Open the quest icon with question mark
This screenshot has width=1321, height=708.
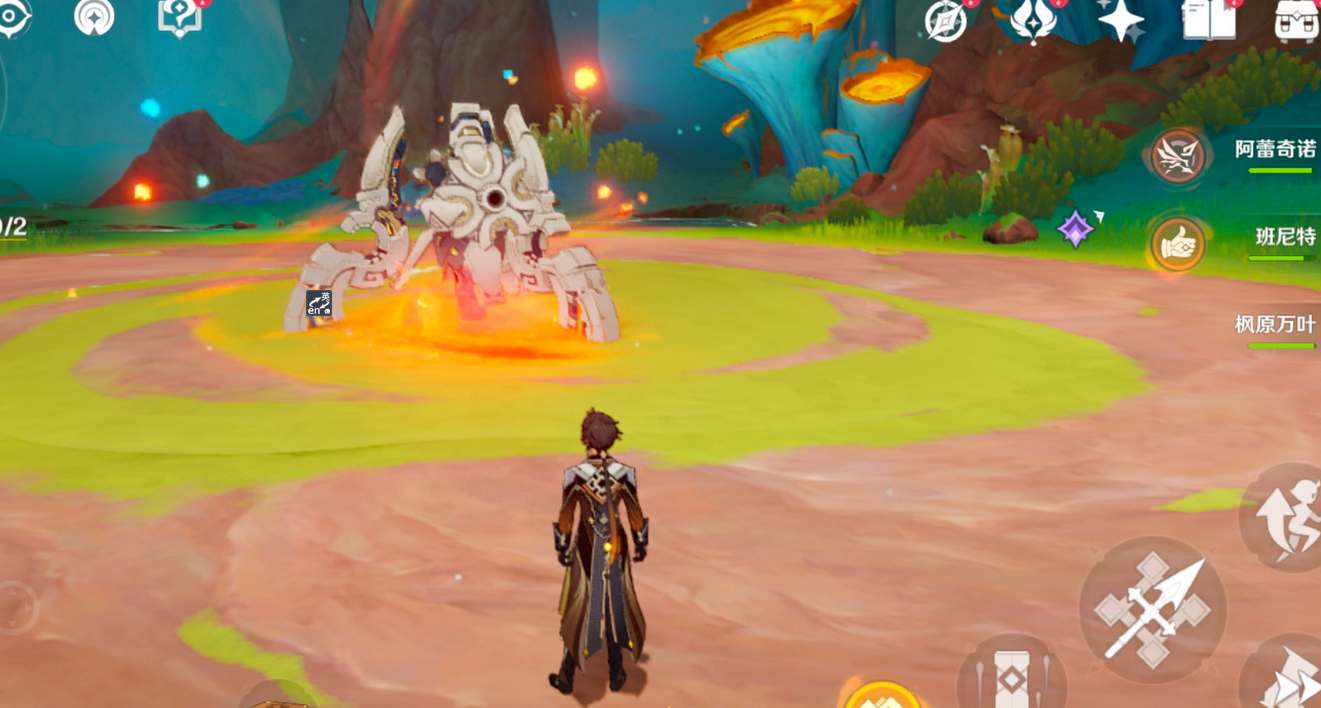tap(180, 17)
